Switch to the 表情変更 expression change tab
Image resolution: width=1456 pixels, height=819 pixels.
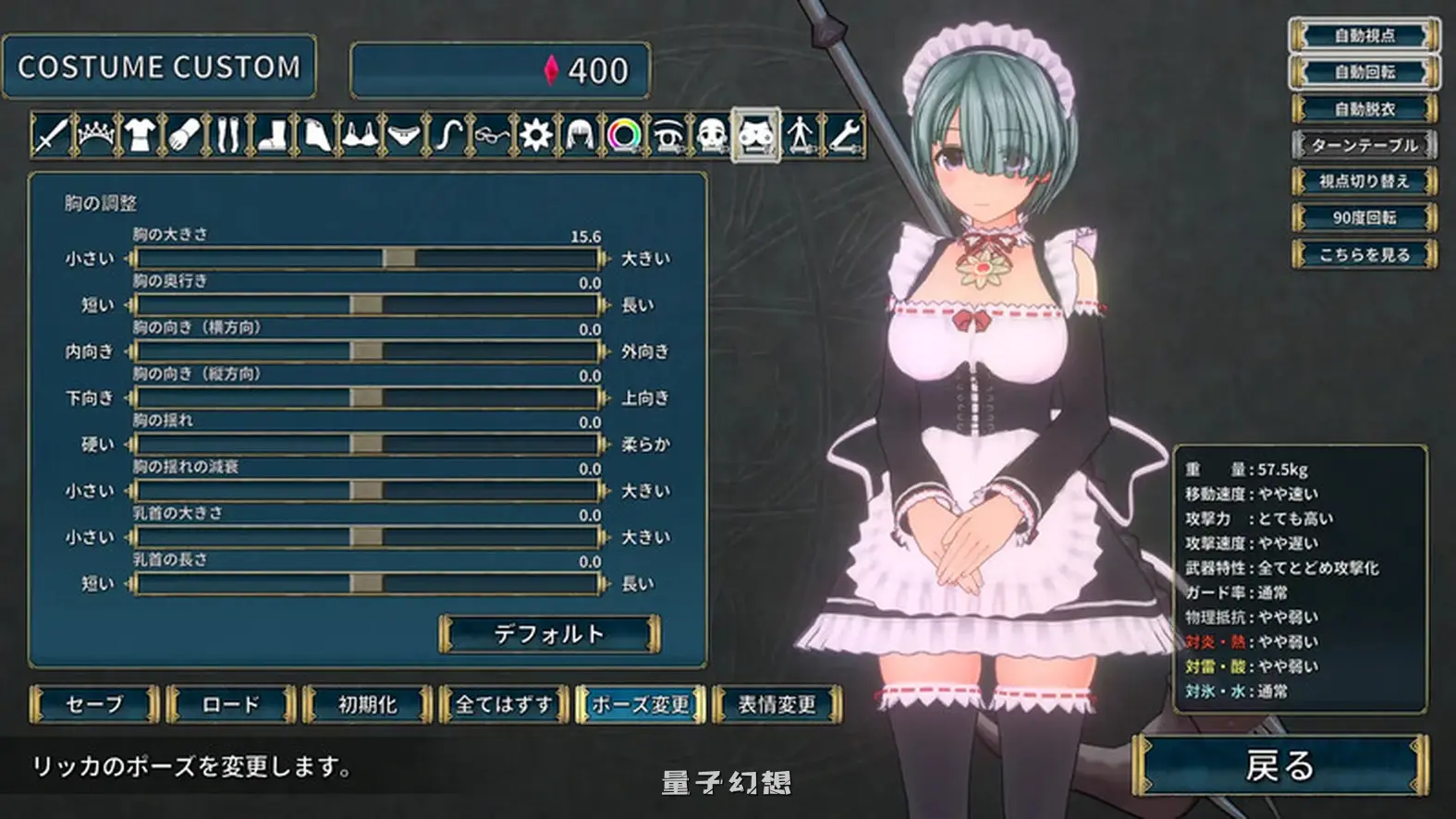(x=778, y=704)
